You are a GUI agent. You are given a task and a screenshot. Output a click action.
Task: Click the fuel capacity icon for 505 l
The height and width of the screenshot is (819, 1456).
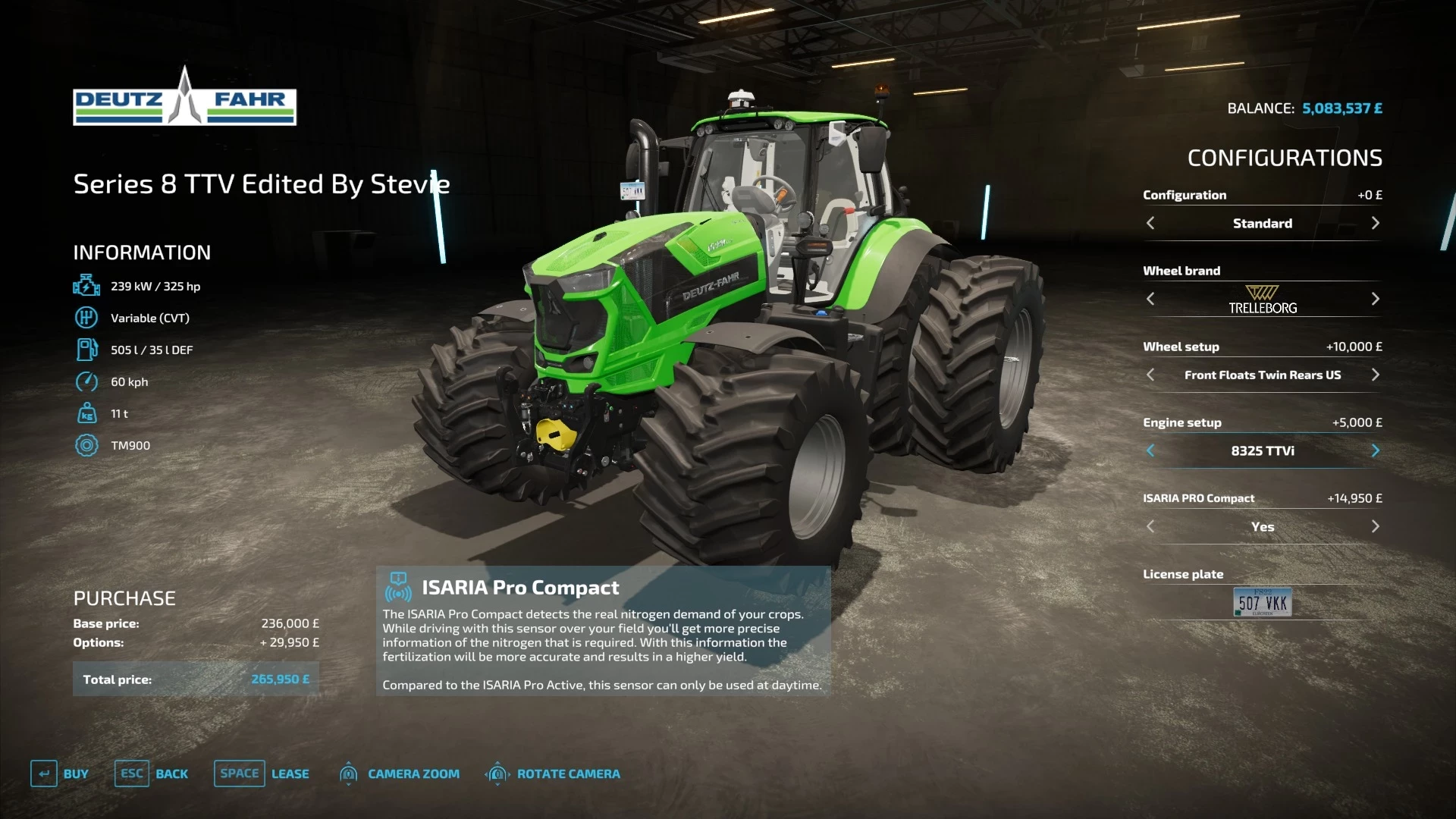pos(86,350)
